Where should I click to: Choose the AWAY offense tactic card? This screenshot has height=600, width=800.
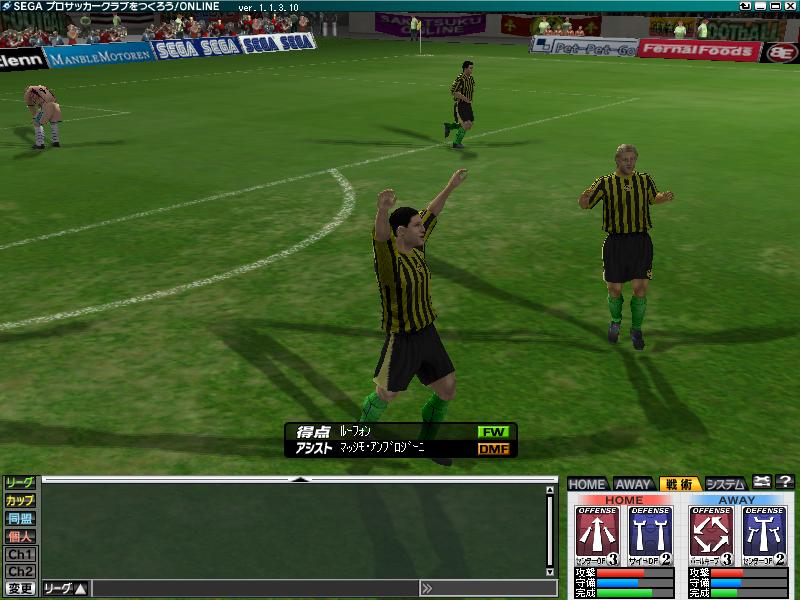pos(711,535)
